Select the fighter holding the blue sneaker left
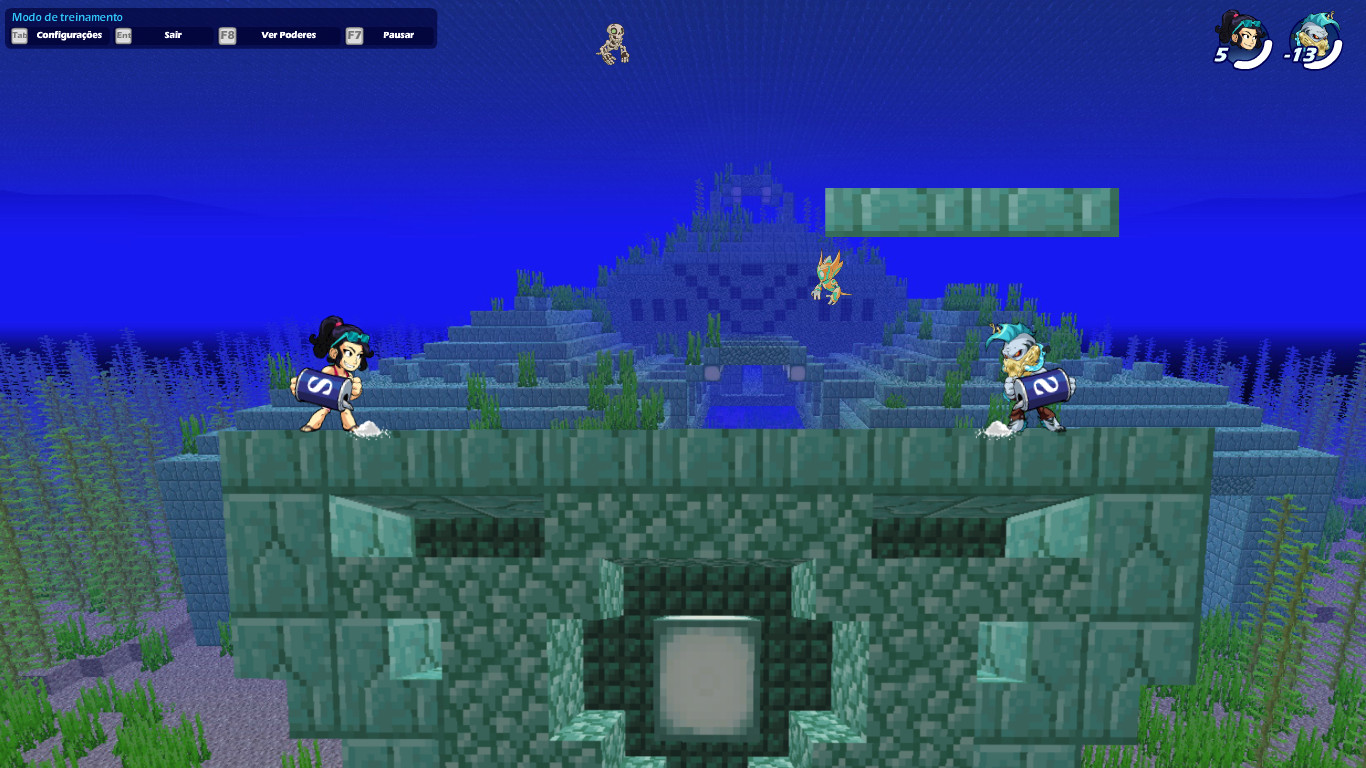The width and height of the screenshot is (1366, 768). pyautogui.click(x=333, y=380)
